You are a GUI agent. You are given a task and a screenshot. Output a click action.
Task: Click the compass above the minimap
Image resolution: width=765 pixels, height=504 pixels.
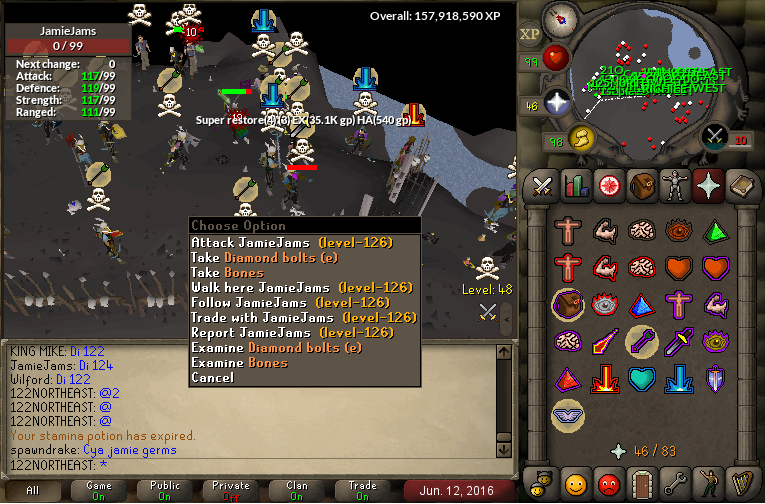coord(559,18)
